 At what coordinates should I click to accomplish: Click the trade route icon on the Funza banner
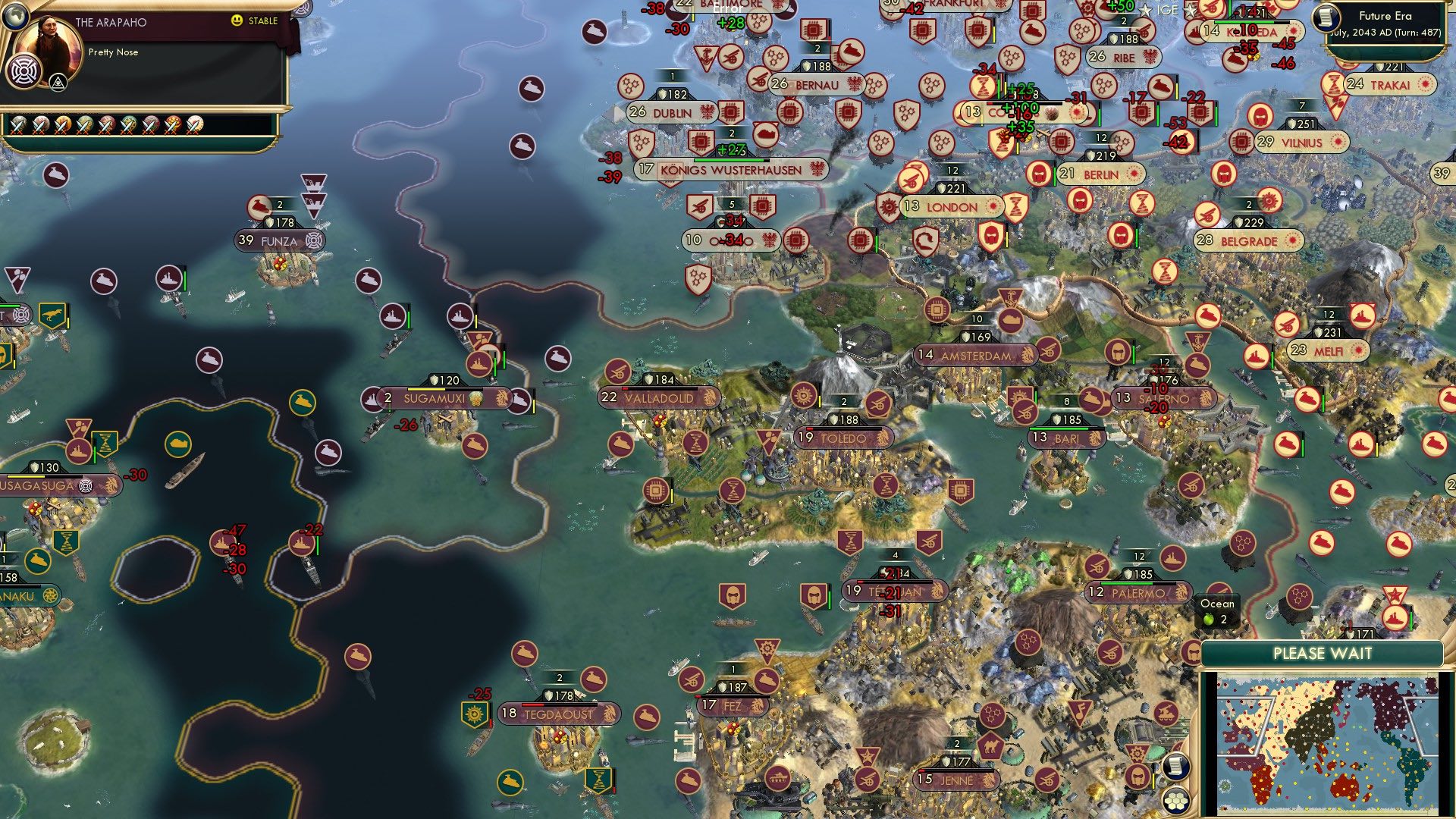(314, 240)
